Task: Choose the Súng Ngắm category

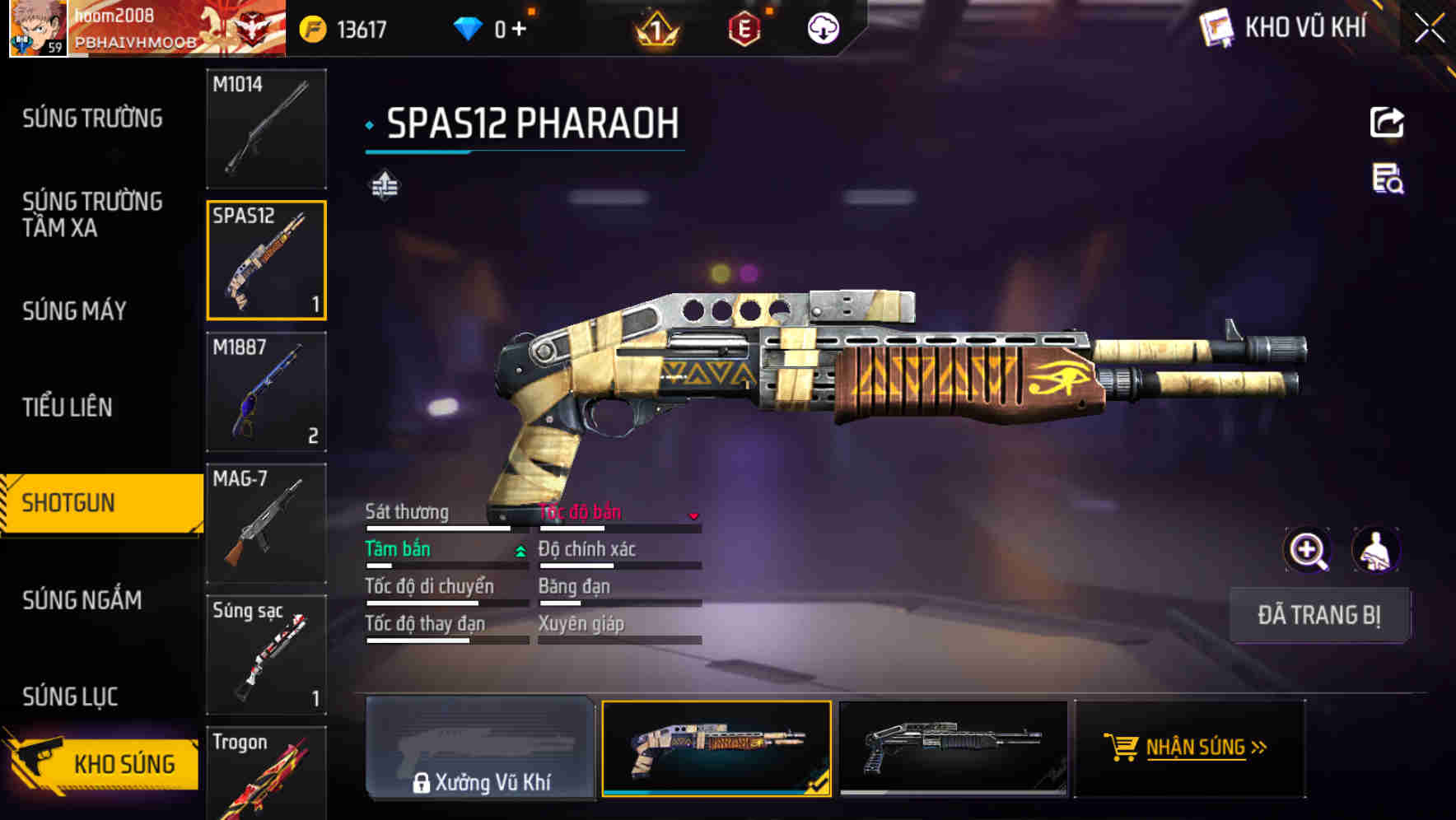Action: coord(82,600)
